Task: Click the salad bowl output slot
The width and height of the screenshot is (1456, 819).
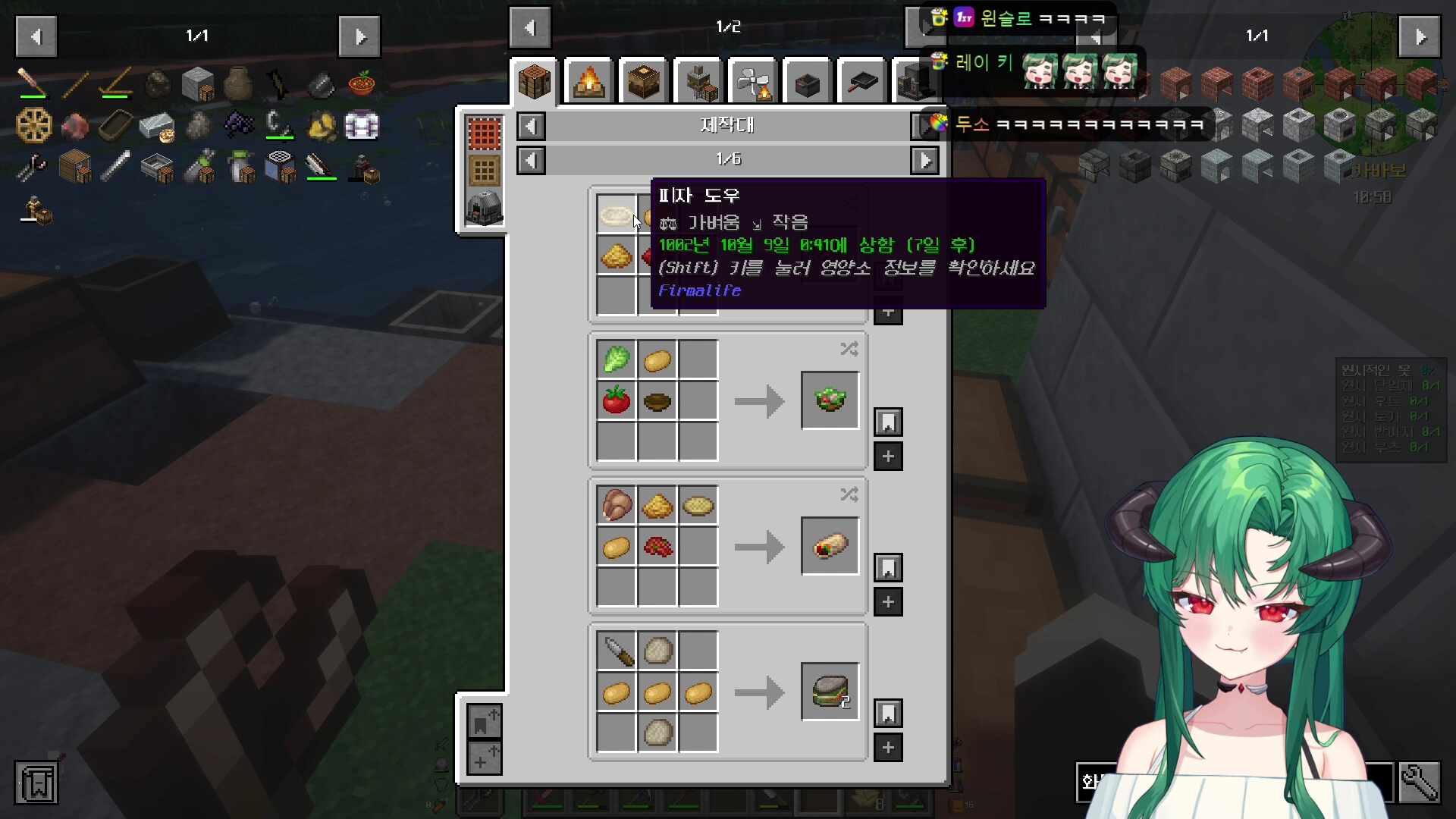Action: coord(830,400)
